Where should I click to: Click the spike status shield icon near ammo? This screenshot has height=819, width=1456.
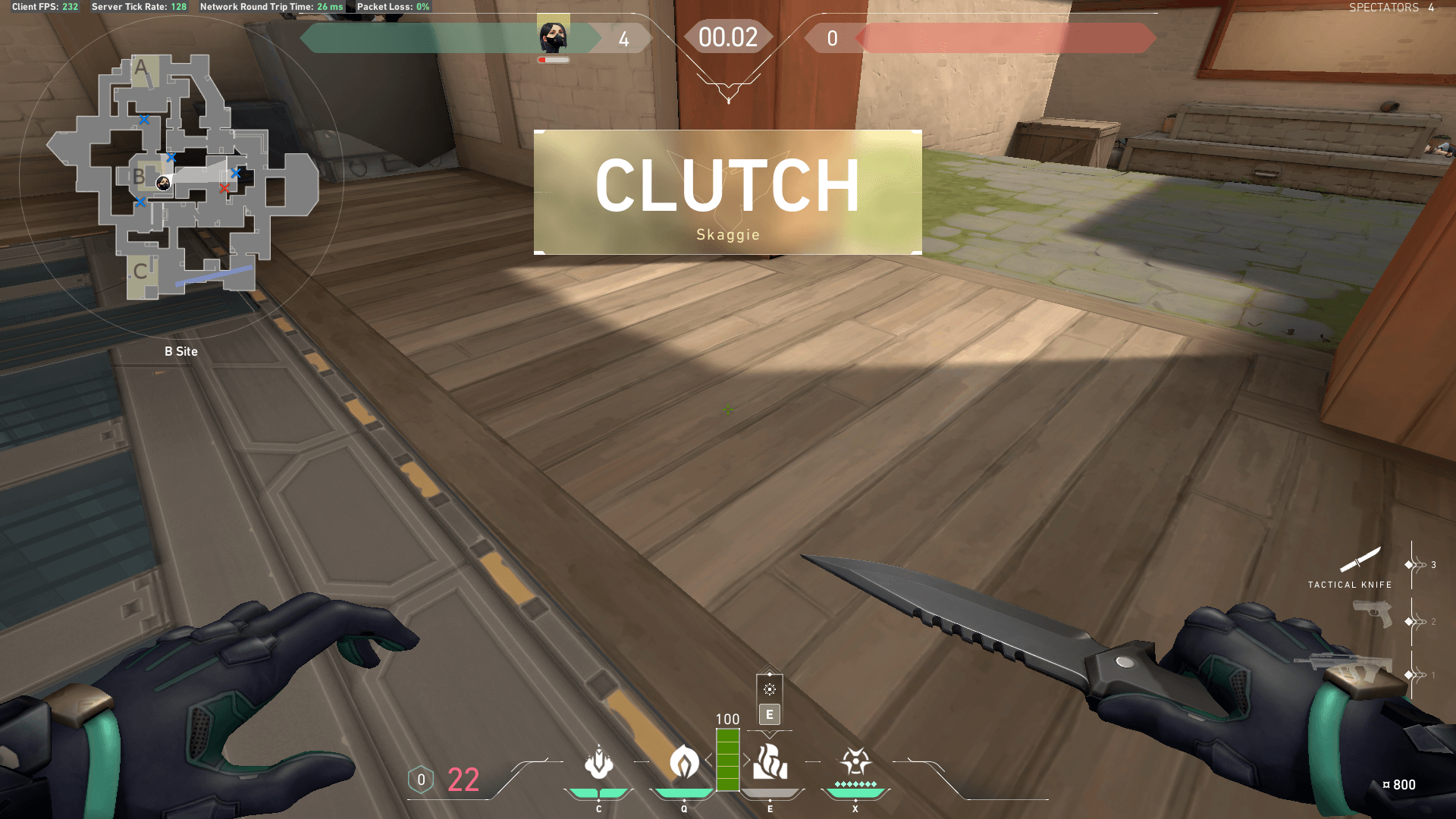[x=419, y=779]
